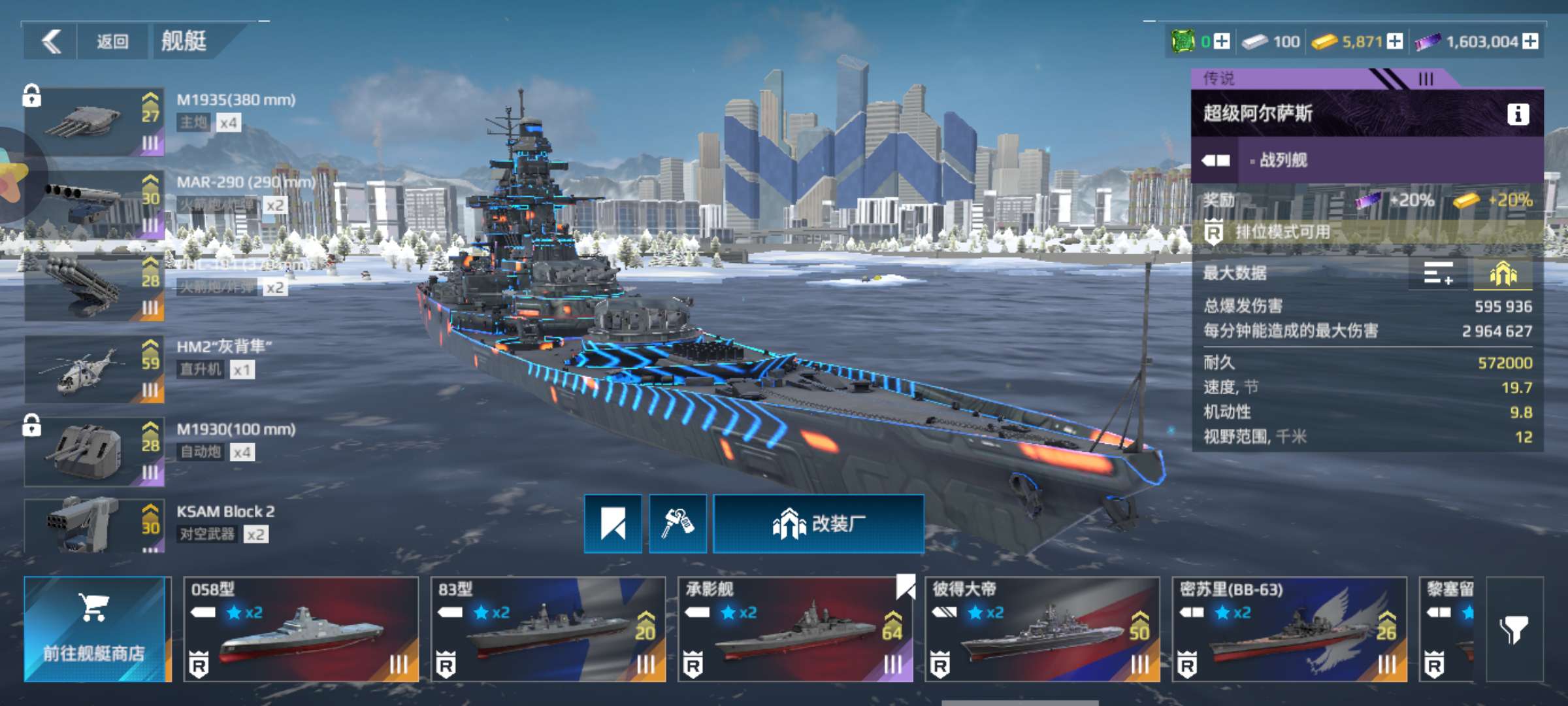Viewport: 1568px width, 706px height.
Task: Choose the 83型 ship card
Action: point(547,629)
